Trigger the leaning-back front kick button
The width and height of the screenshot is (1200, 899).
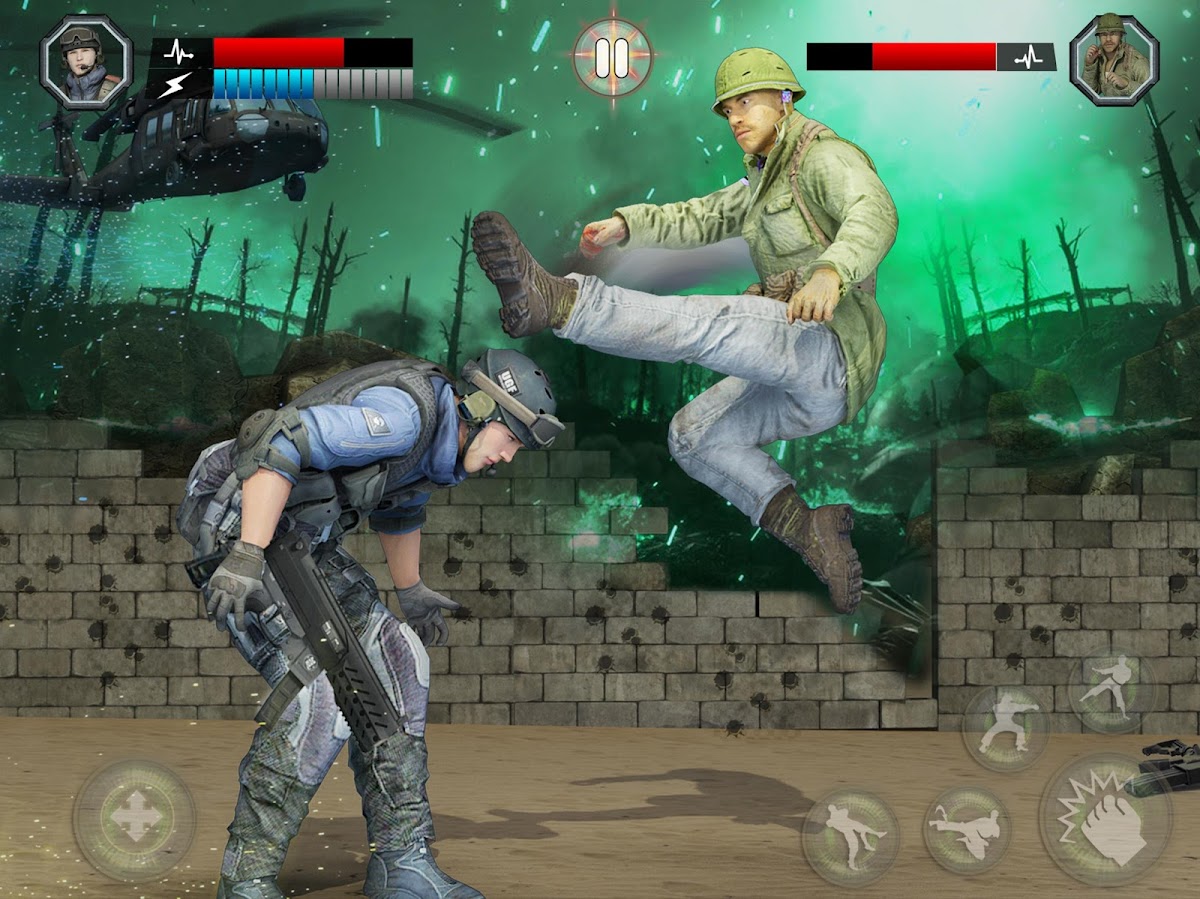(850, 832)
